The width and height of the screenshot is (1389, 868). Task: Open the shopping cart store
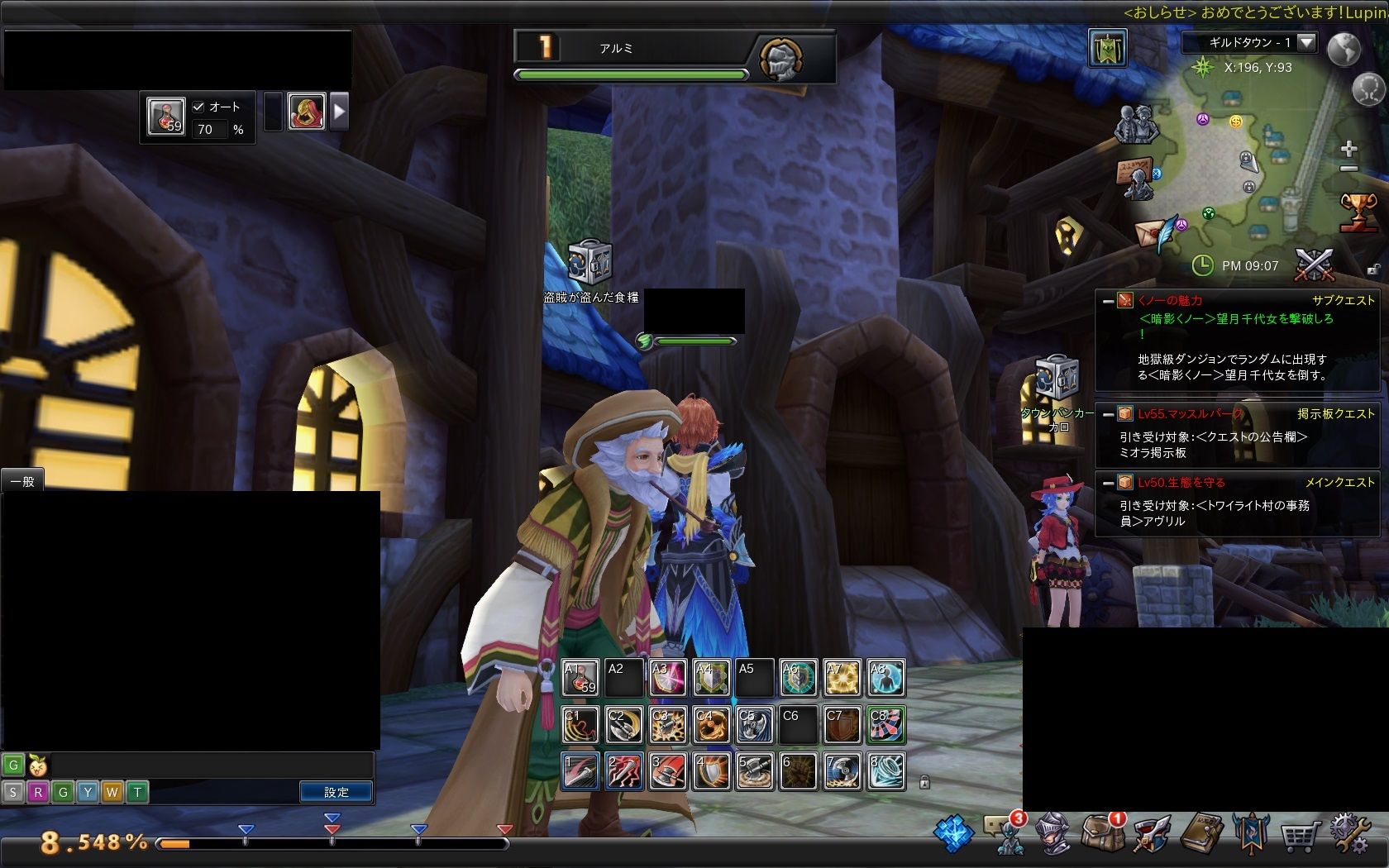pos(1299,835)
